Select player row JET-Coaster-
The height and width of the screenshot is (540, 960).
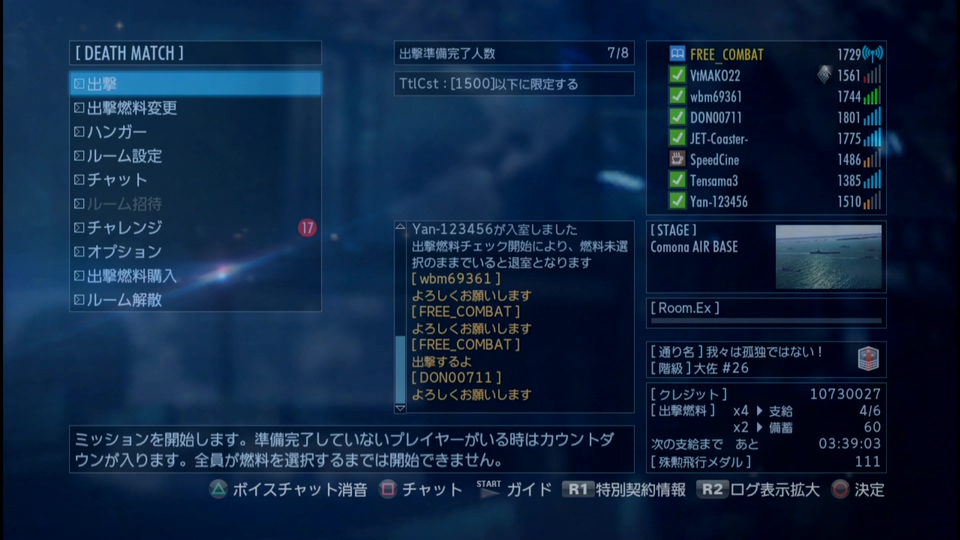point(765,138)
